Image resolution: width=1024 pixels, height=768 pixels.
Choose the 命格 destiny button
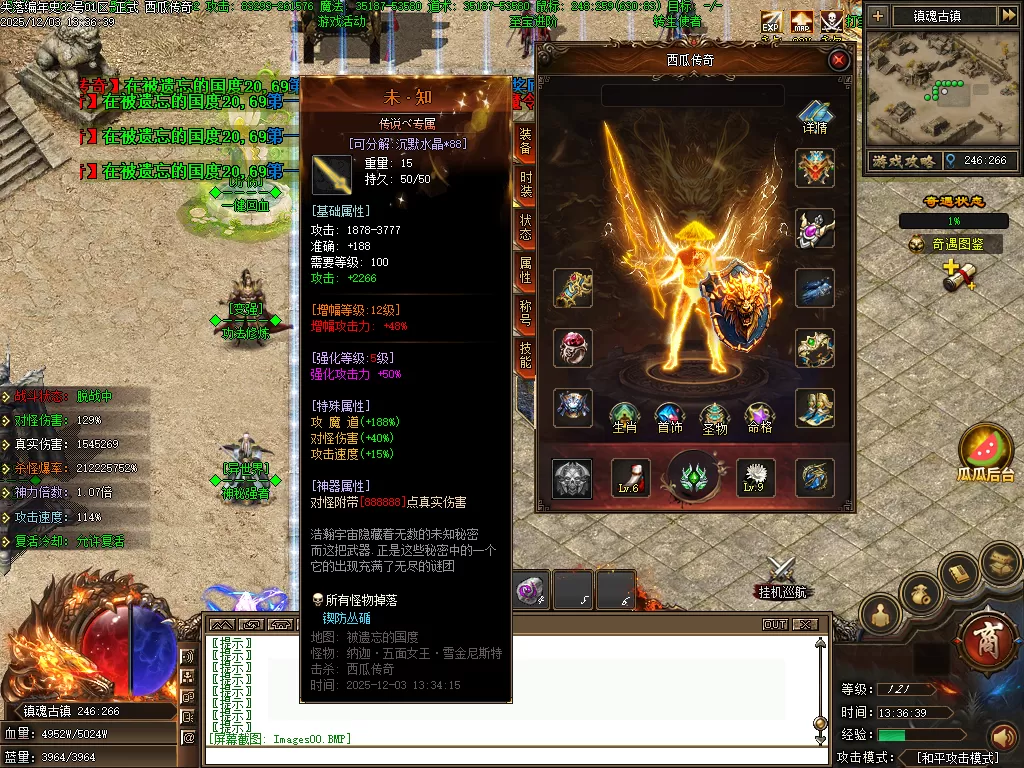coord(760,415)
